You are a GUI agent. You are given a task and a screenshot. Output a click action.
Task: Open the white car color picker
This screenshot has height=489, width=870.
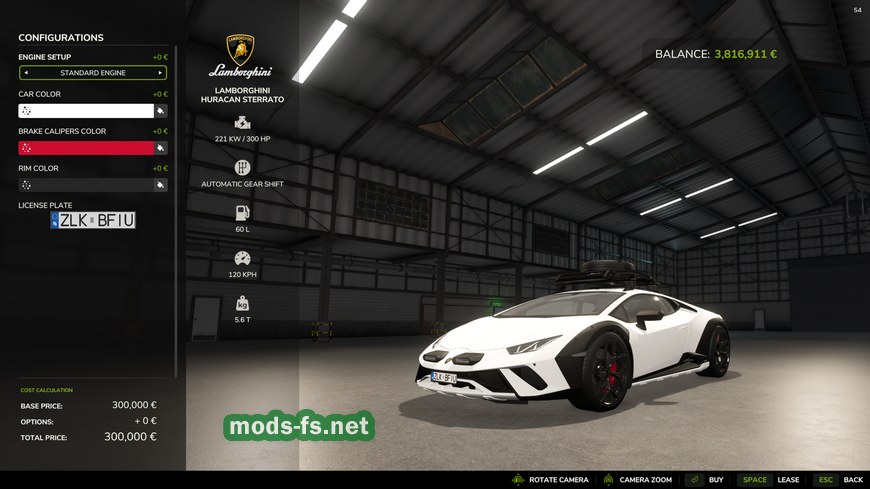coord(86,111)
